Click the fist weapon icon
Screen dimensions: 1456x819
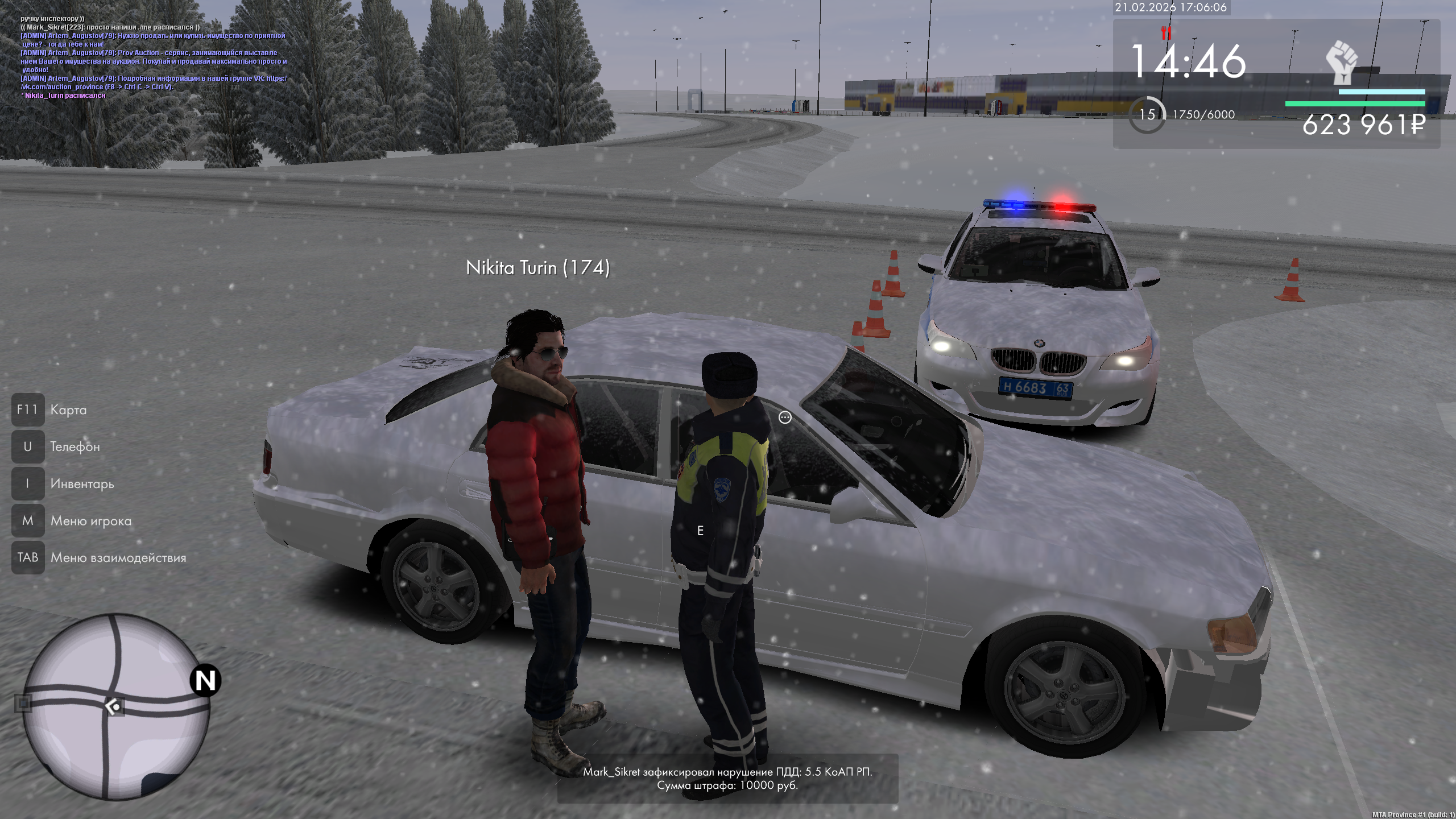(x=1342, y=63)
